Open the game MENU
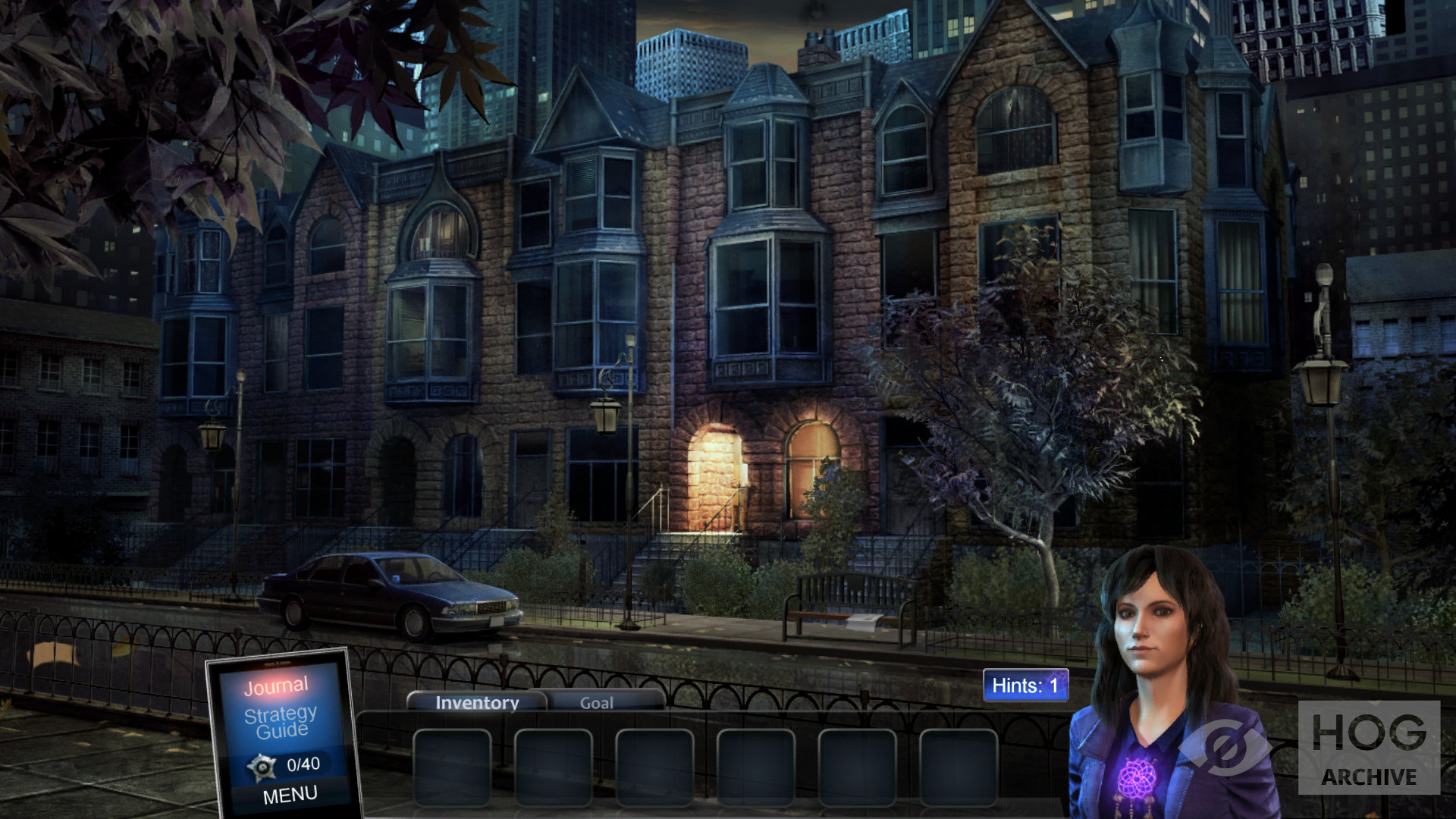The height and width of the screenshot is (819, 1456). tap(290, 795)
